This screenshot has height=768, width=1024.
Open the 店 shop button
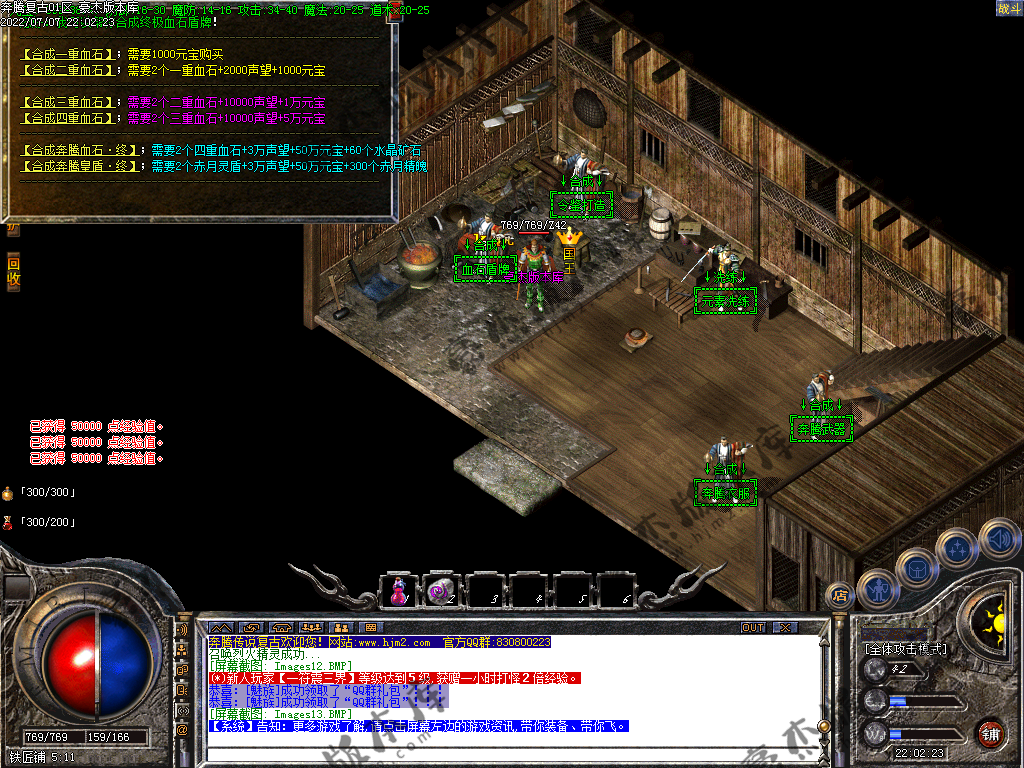tap(840, 597)
